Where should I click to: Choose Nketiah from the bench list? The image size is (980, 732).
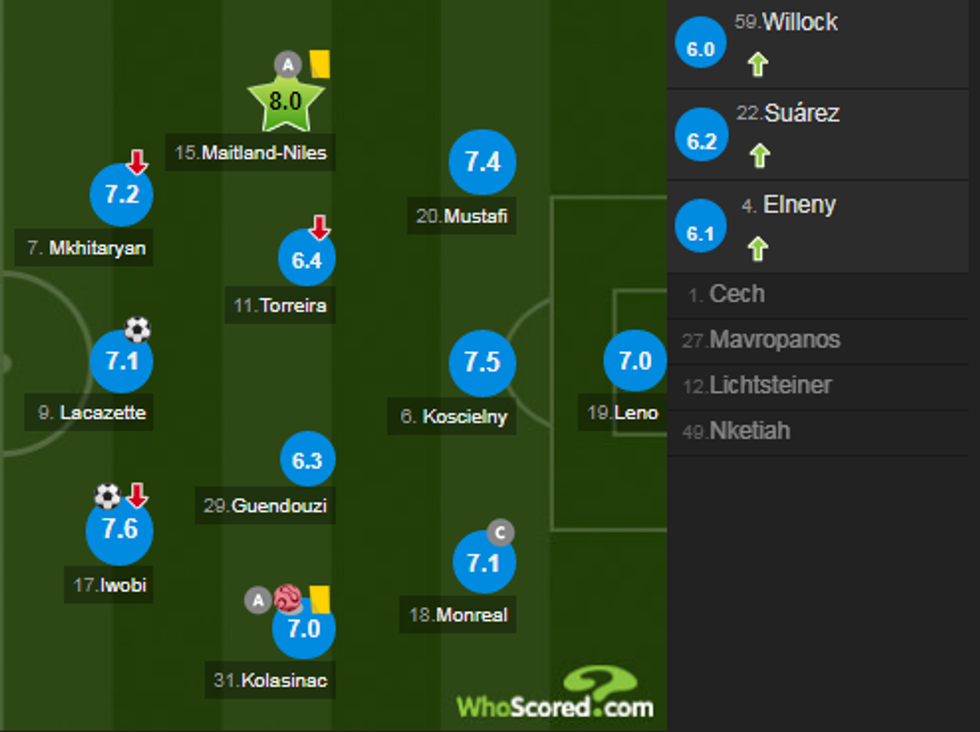[x=817, y=432]
